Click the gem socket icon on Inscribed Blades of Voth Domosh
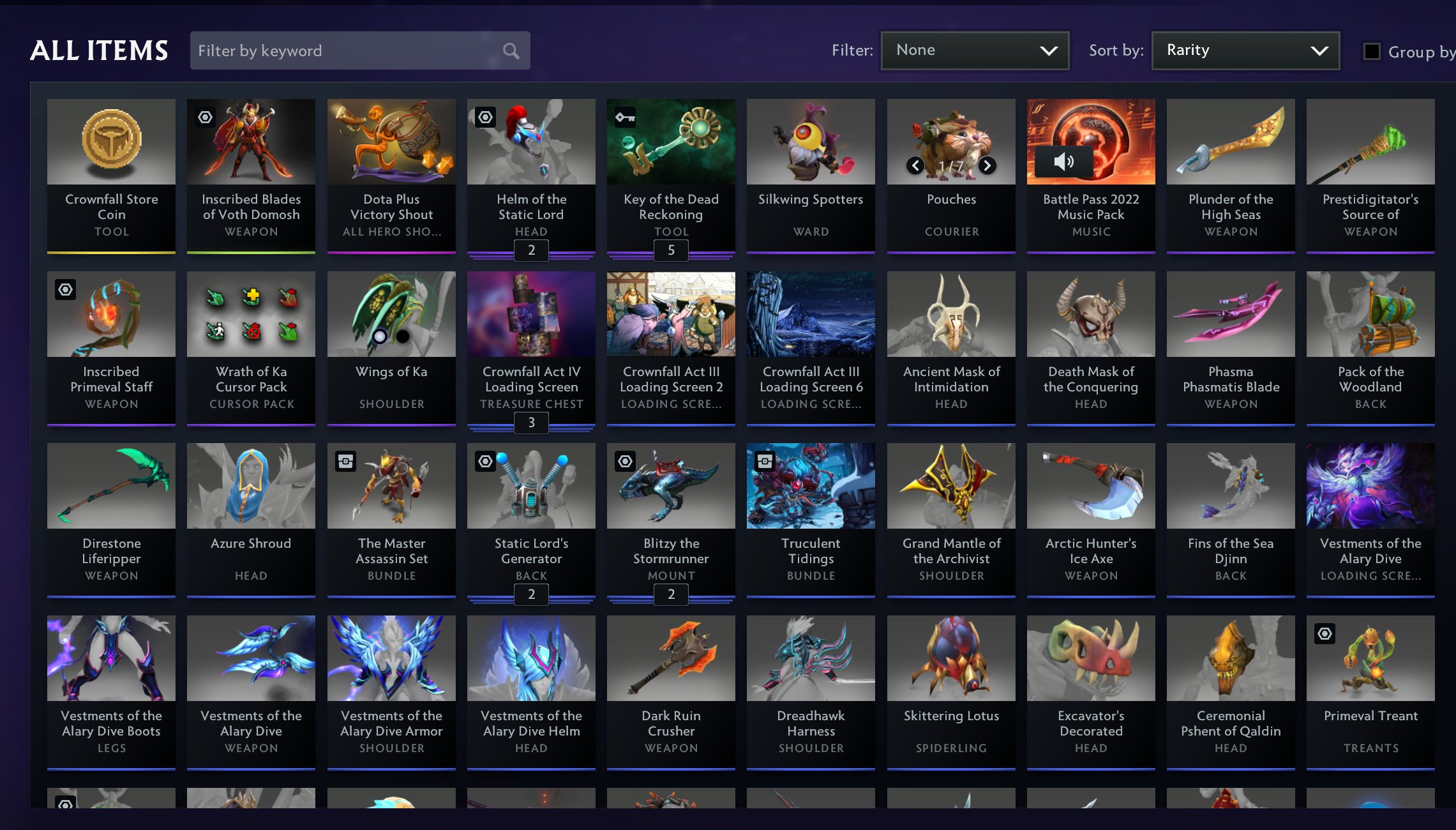Viewport: 1456px width, 830px height. [x=204, y=116]
